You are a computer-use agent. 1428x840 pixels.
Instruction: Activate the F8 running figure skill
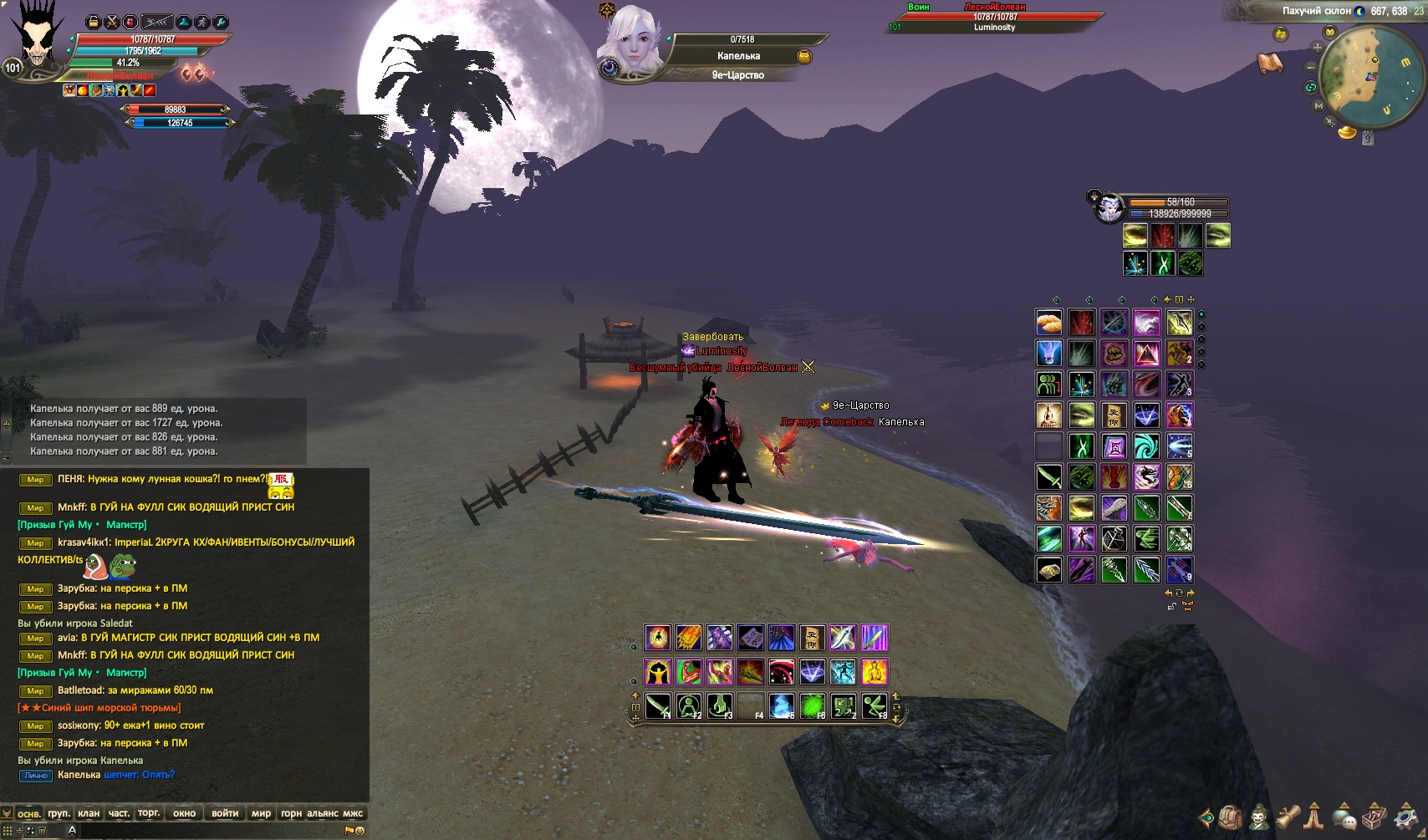coord(875,706)
